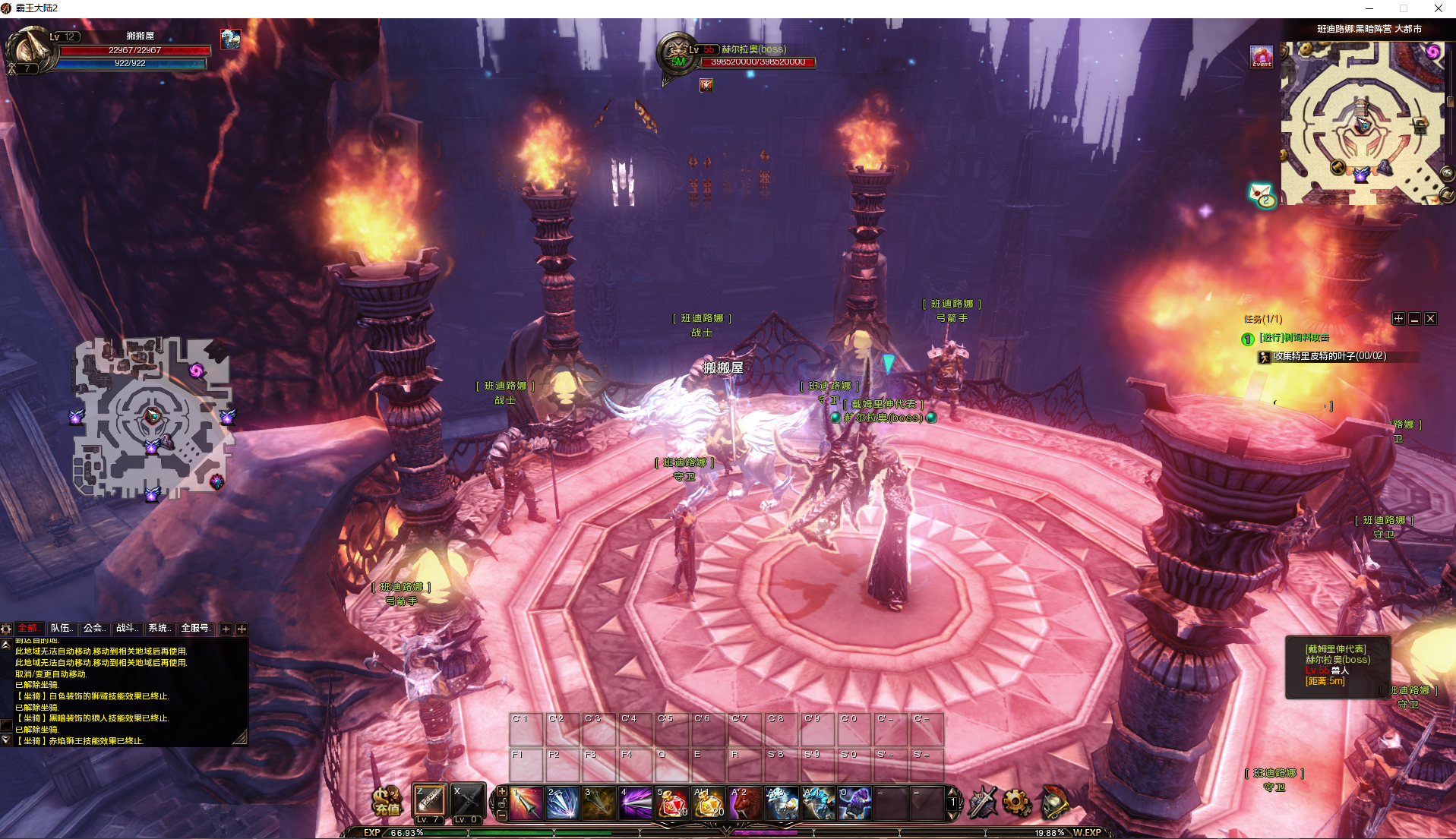Summon the brown sabertooth mount
The height and width of the screenshot is (839, 1456).
pyautogui.click(x=745, y=803)
